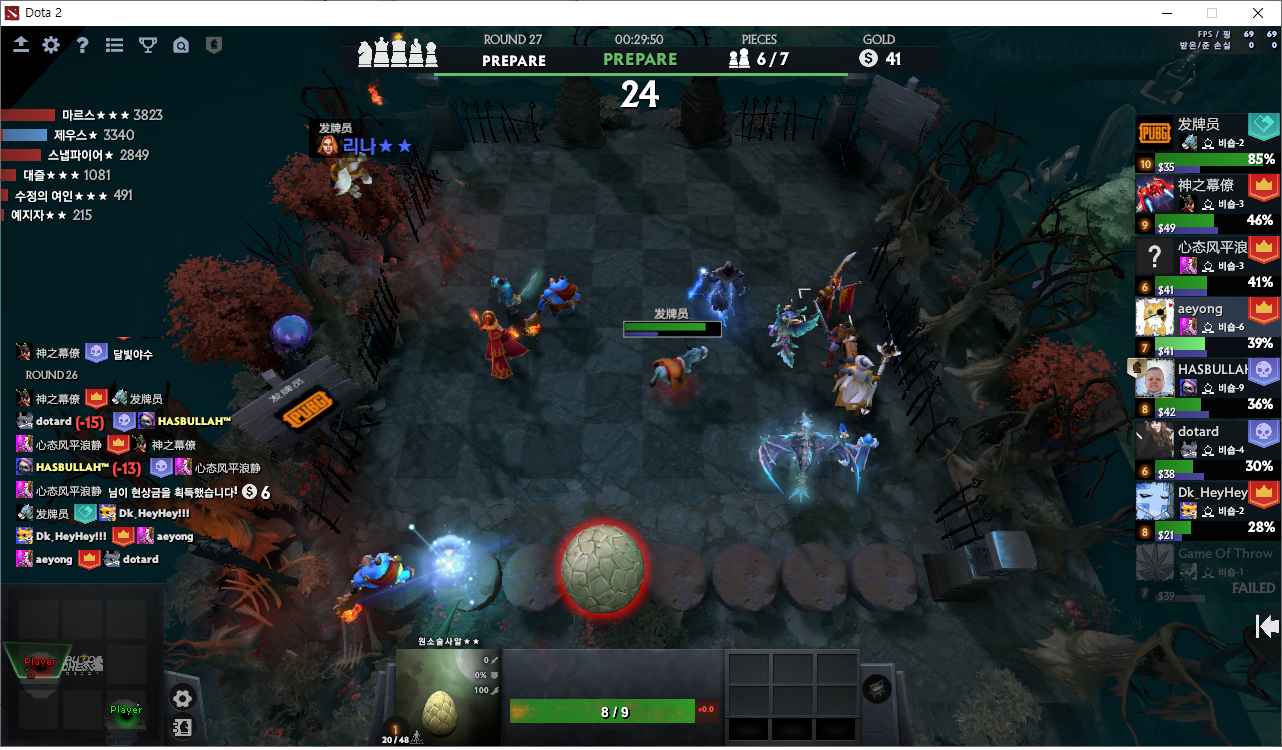
Task: Click the minimap panel
Action: [x=82, y=663]
